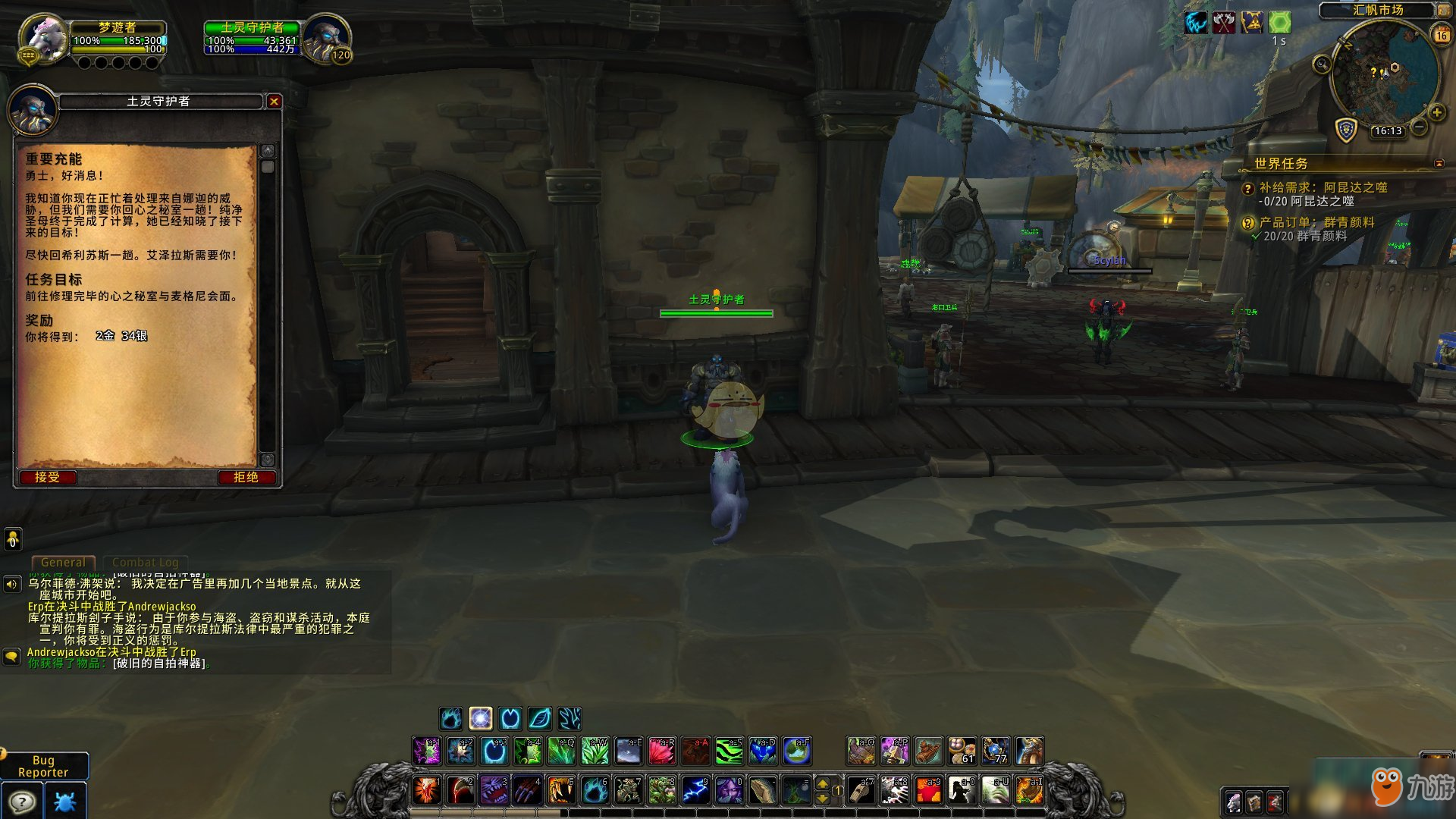
Task: Select the 补给需求 world quest entry
Action: coord(1323,187)
